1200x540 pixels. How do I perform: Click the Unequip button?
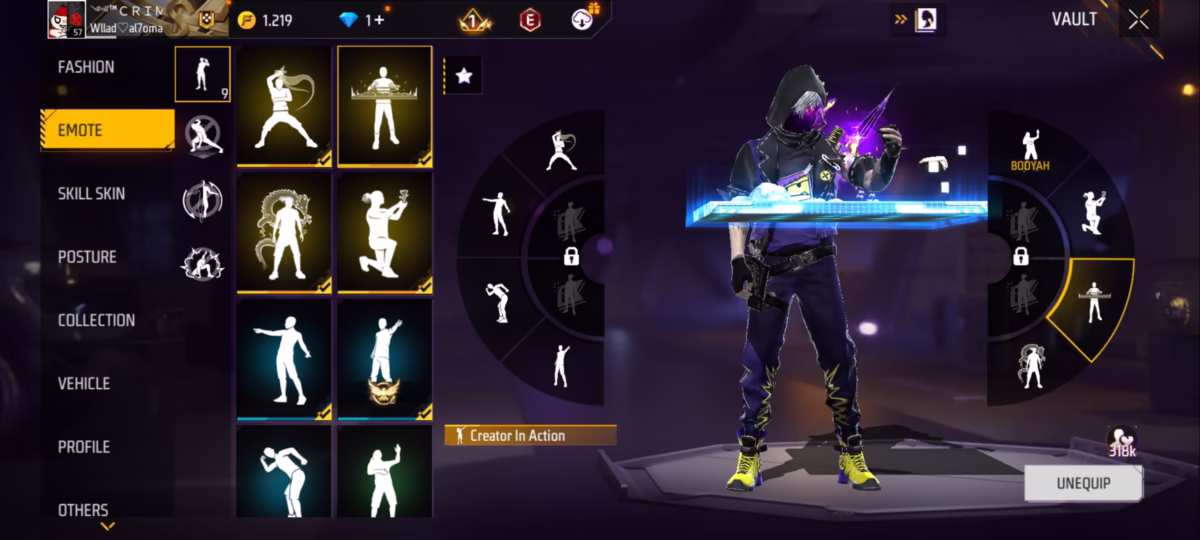point(1084,483)
